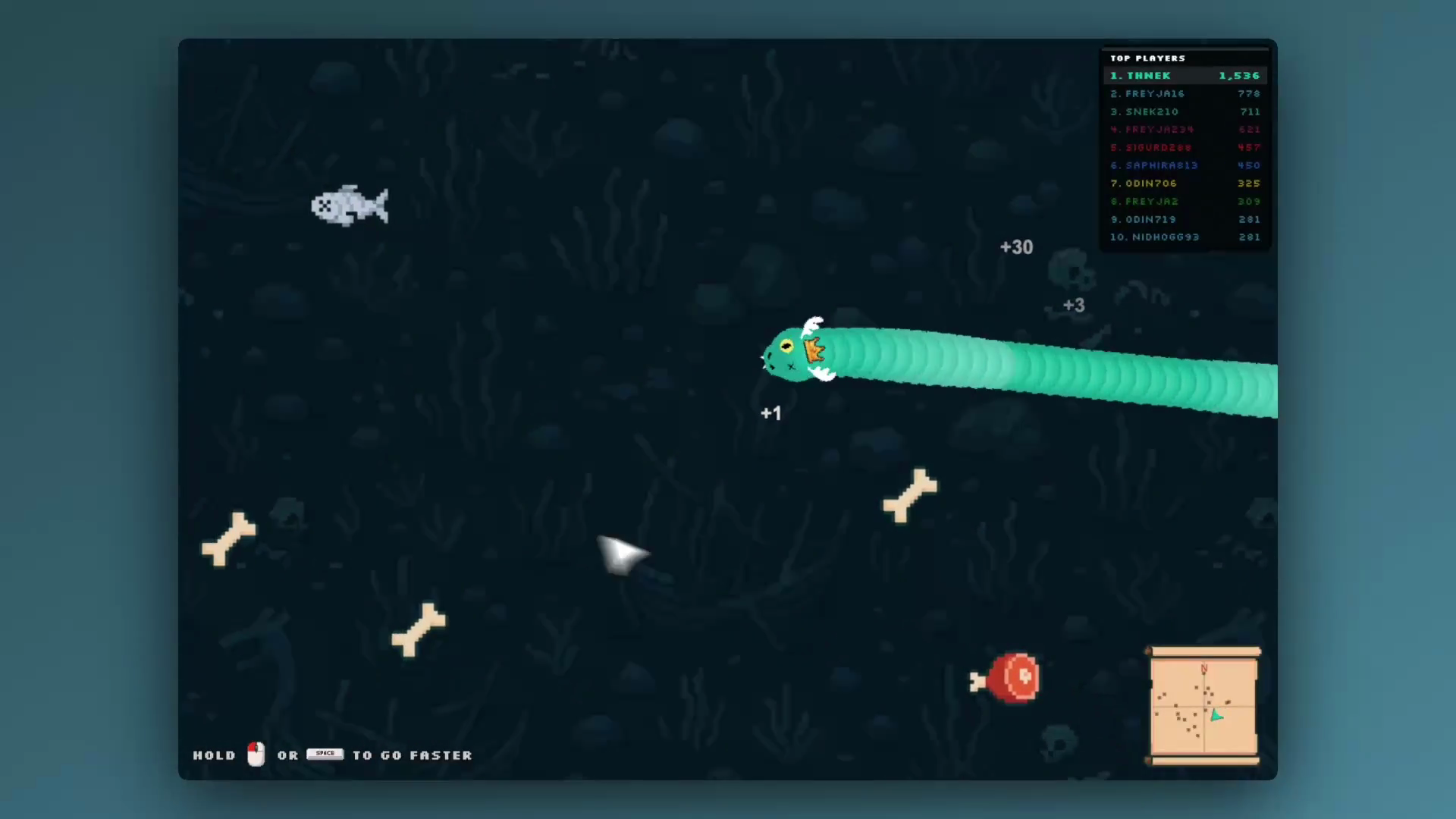Click the TOP PLAYERS panel header

1147,58
